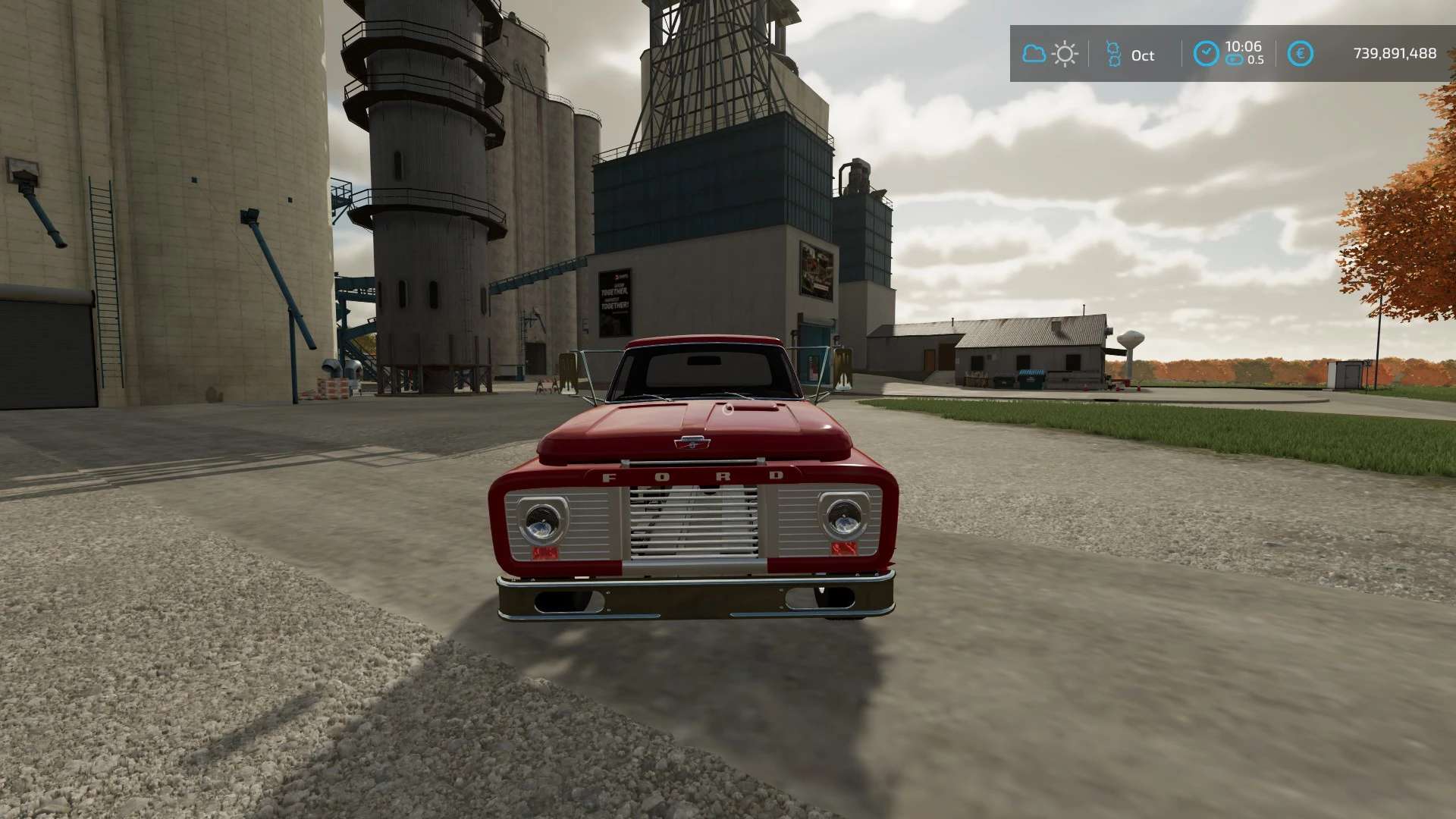Select the euro currency icon
Image resolution: width=1456 pixels, height=819 pixels.
click(1300, 54)
